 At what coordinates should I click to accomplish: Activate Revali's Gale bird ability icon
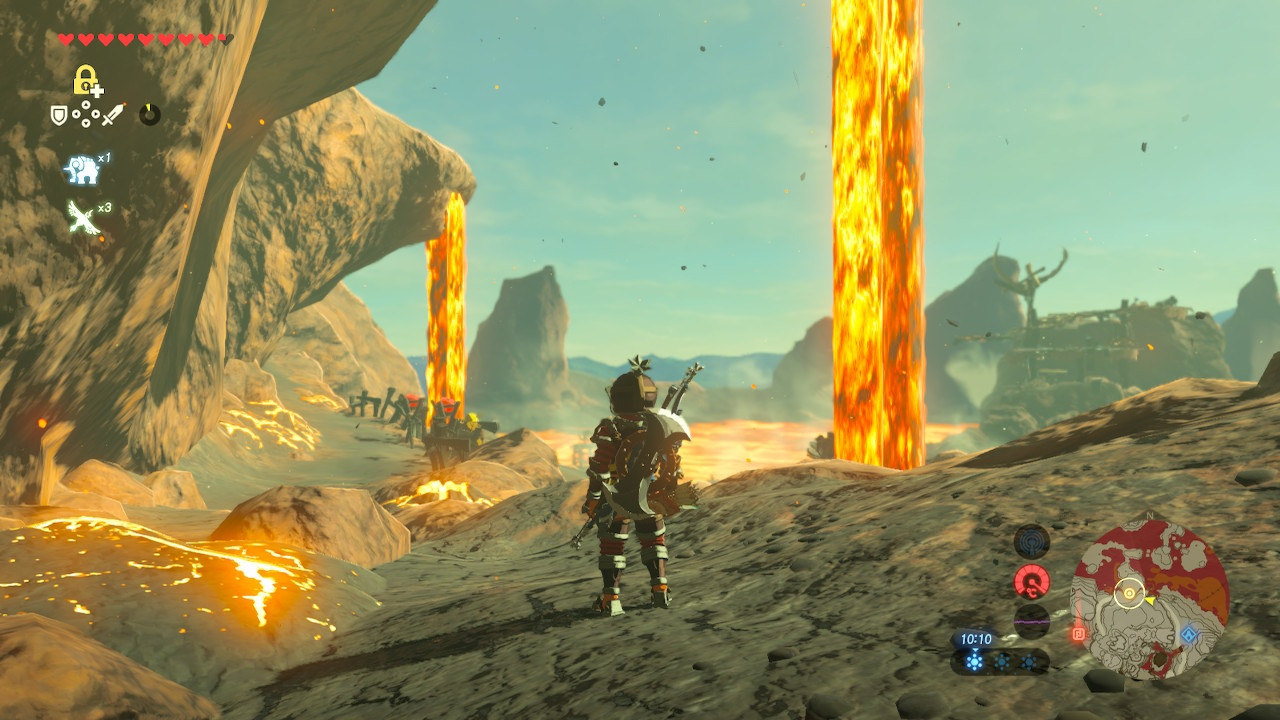pyautogui.click(x=83, y=217)
